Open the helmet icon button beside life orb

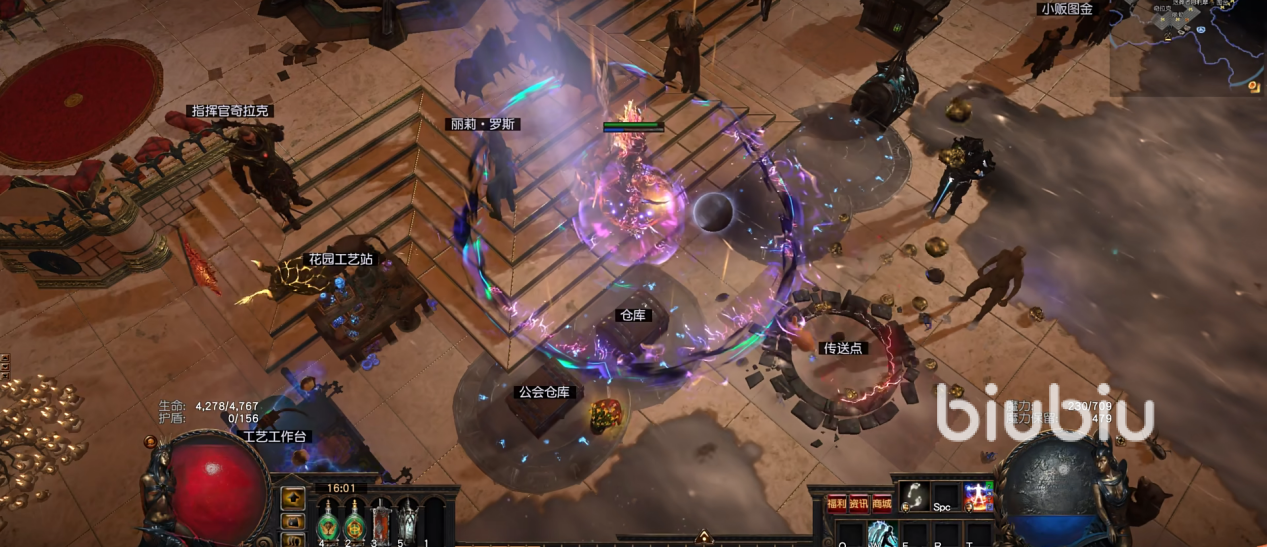[293, 521]
